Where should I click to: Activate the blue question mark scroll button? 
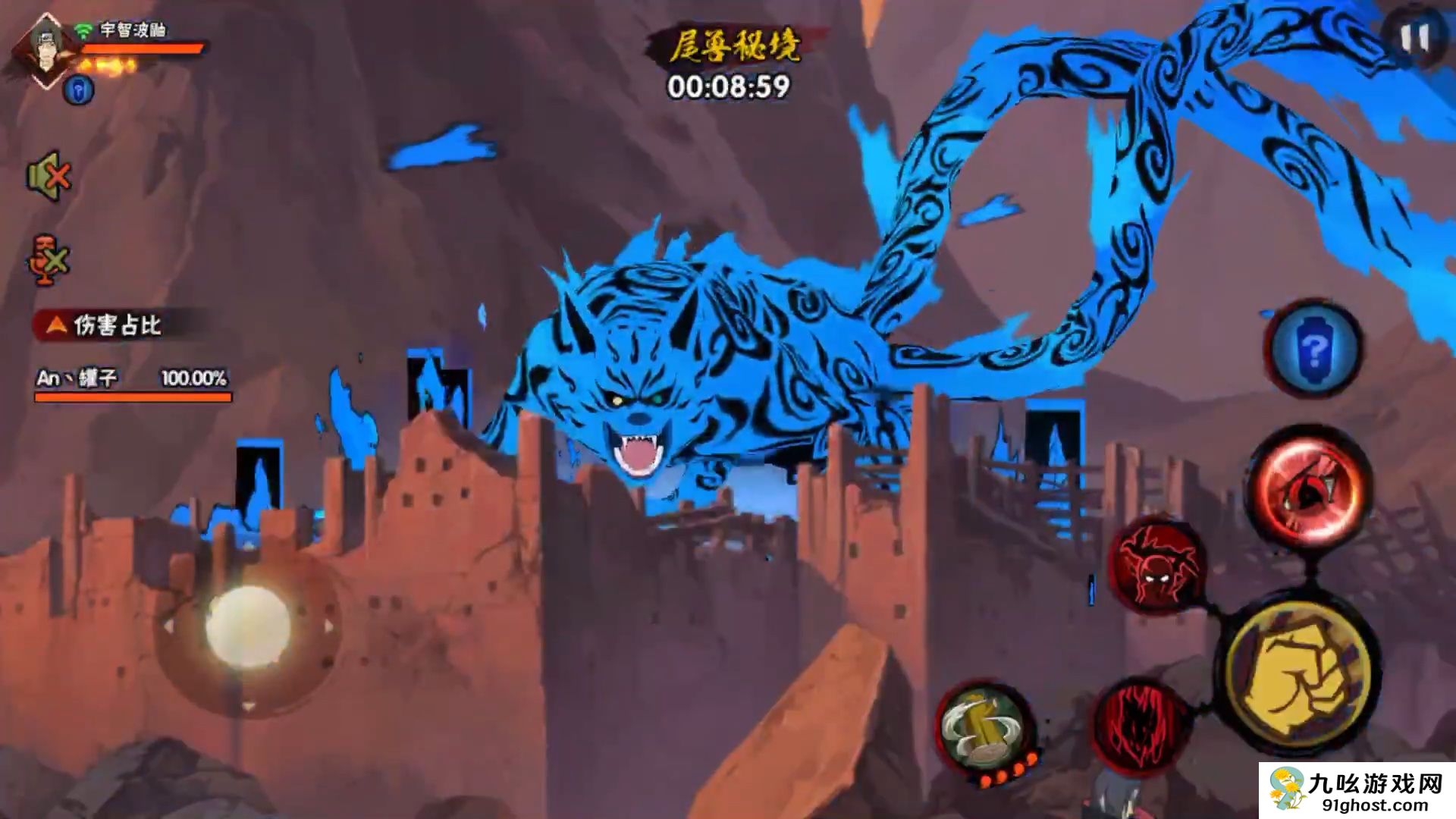pyautogui.click(x=1313, y=348)
